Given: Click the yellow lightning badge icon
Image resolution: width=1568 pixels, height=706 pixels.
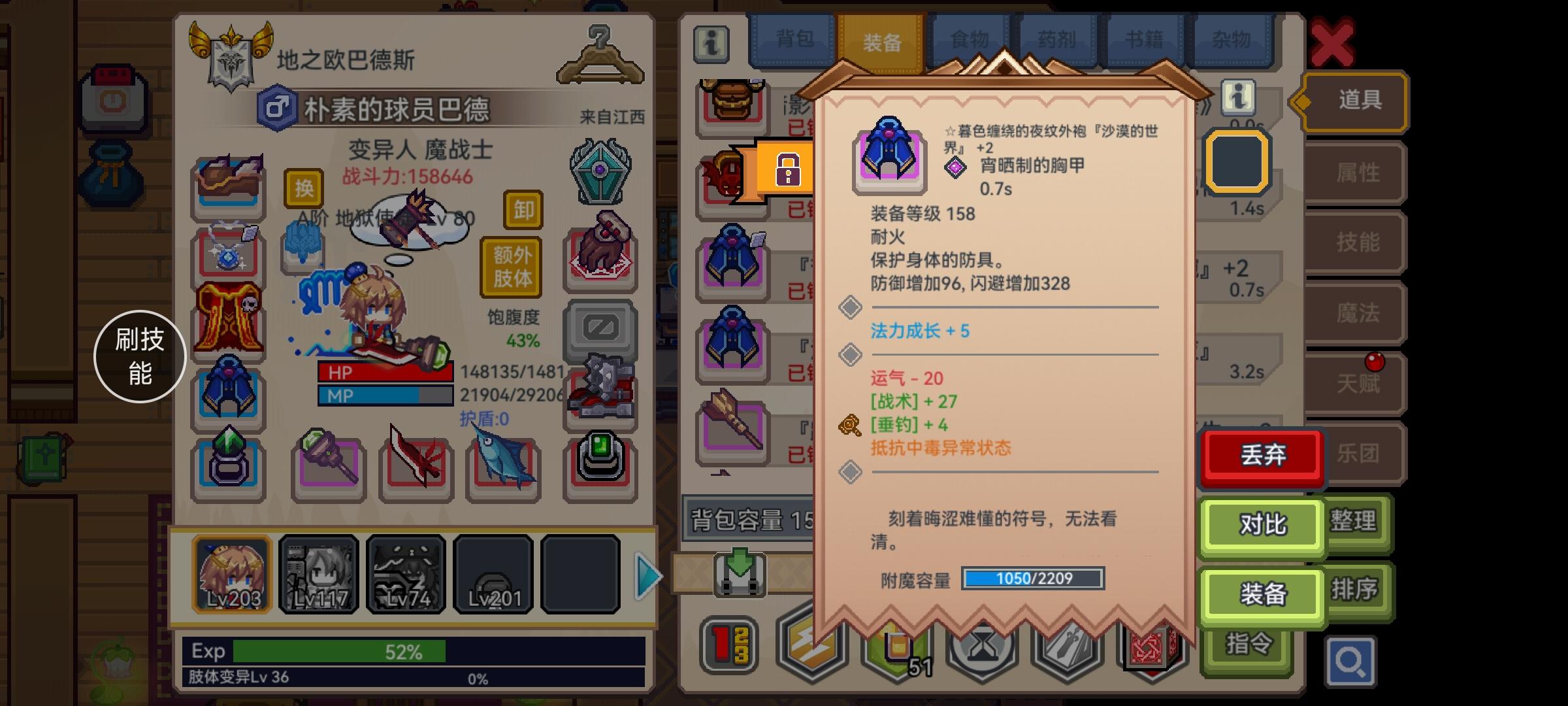Looking at the screenshot, I should point(813,647).
